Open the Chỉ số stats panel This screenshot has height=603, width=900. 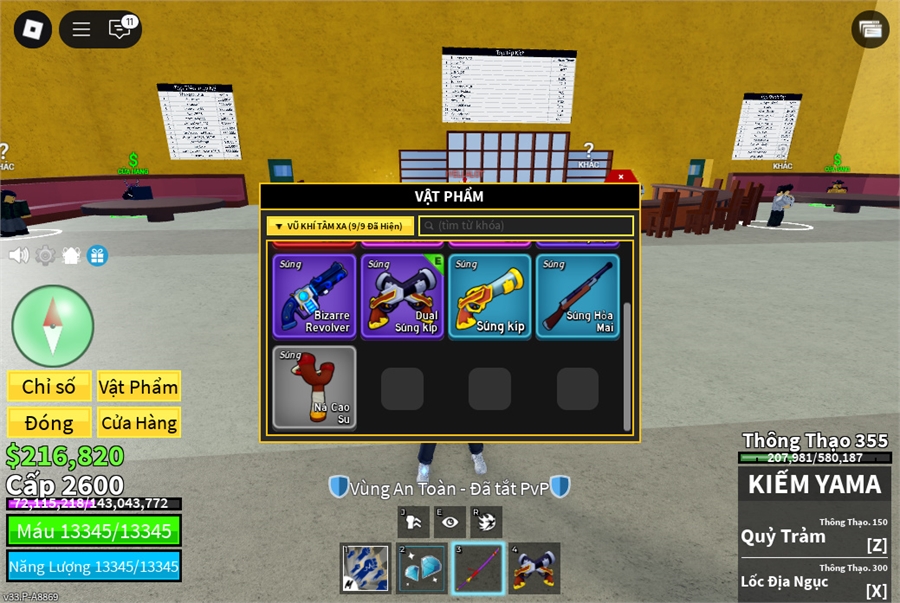(49, 387)
